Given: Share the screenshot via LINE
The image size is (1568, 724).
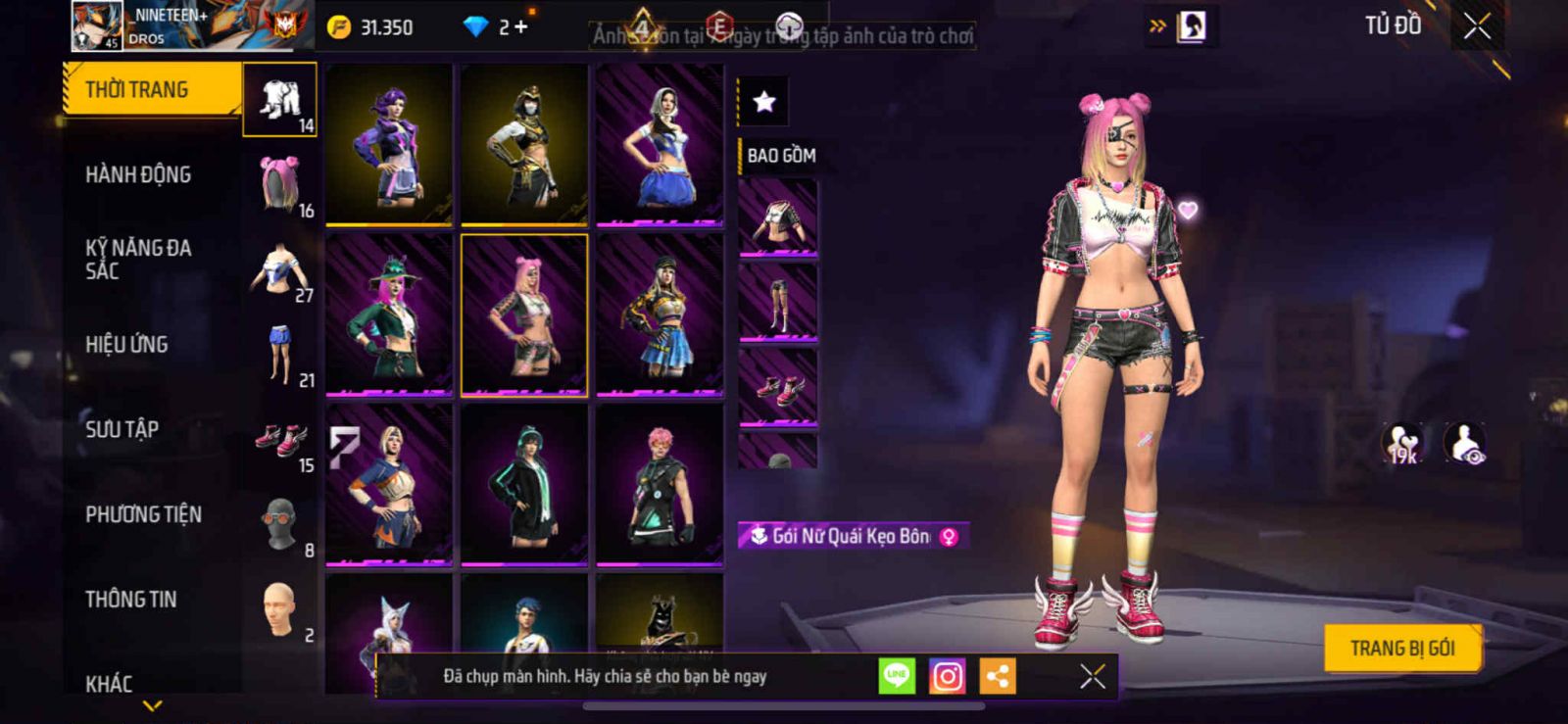Looking at the screenshot, I should point(896,676).
